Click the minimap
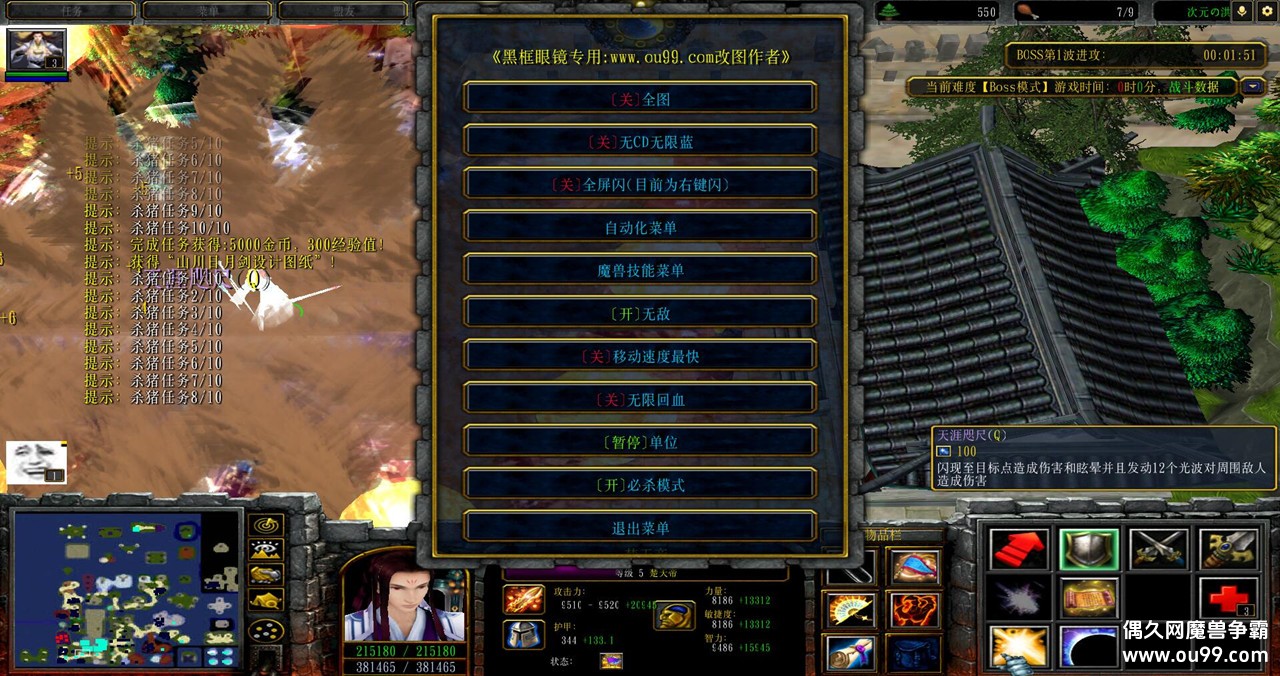The height and width of the screenshot is (676, 1280). pos(125,589)
